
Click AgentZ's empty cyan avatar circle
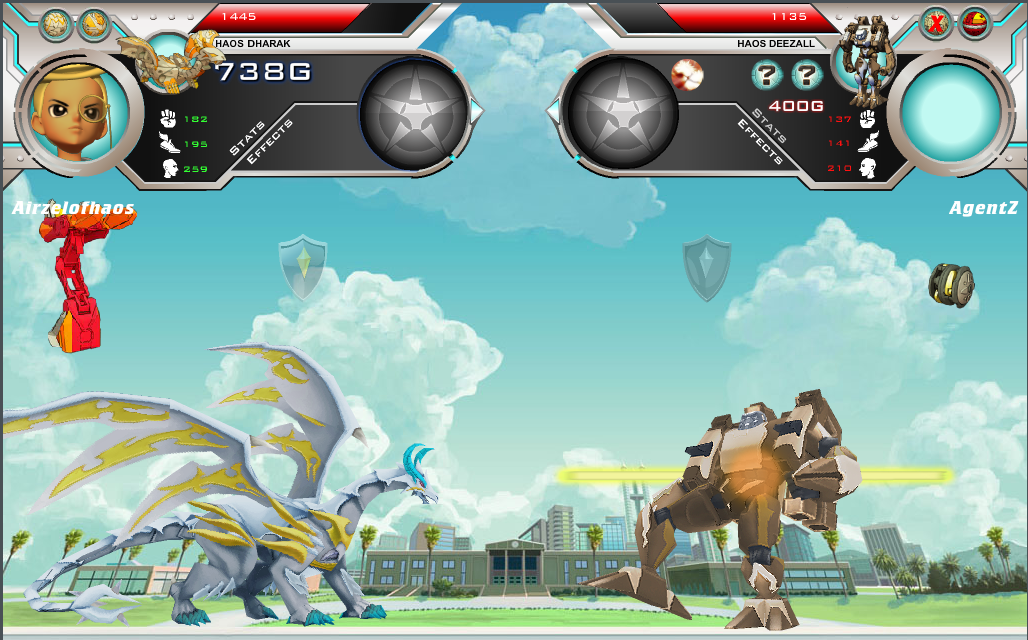(x=950, y=109)
